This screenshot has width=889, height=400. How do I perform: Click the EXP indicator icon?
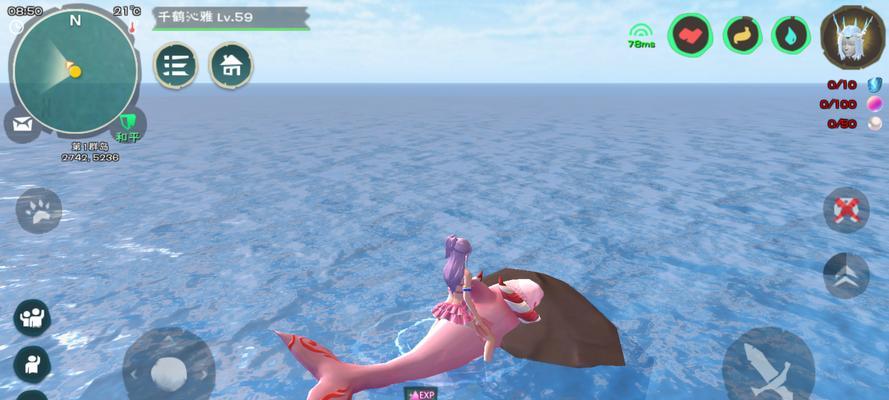pos(421,394)
